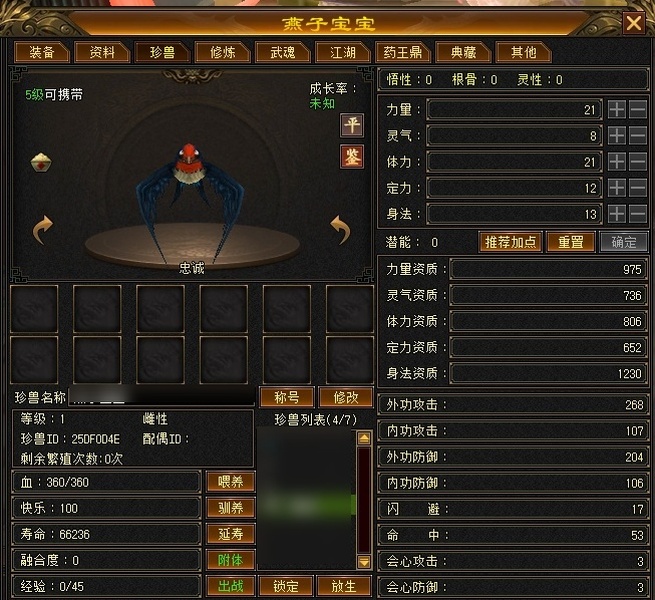Open the 称号 title button
Viewport: 655px width, 600px height.
click(286, 397)
